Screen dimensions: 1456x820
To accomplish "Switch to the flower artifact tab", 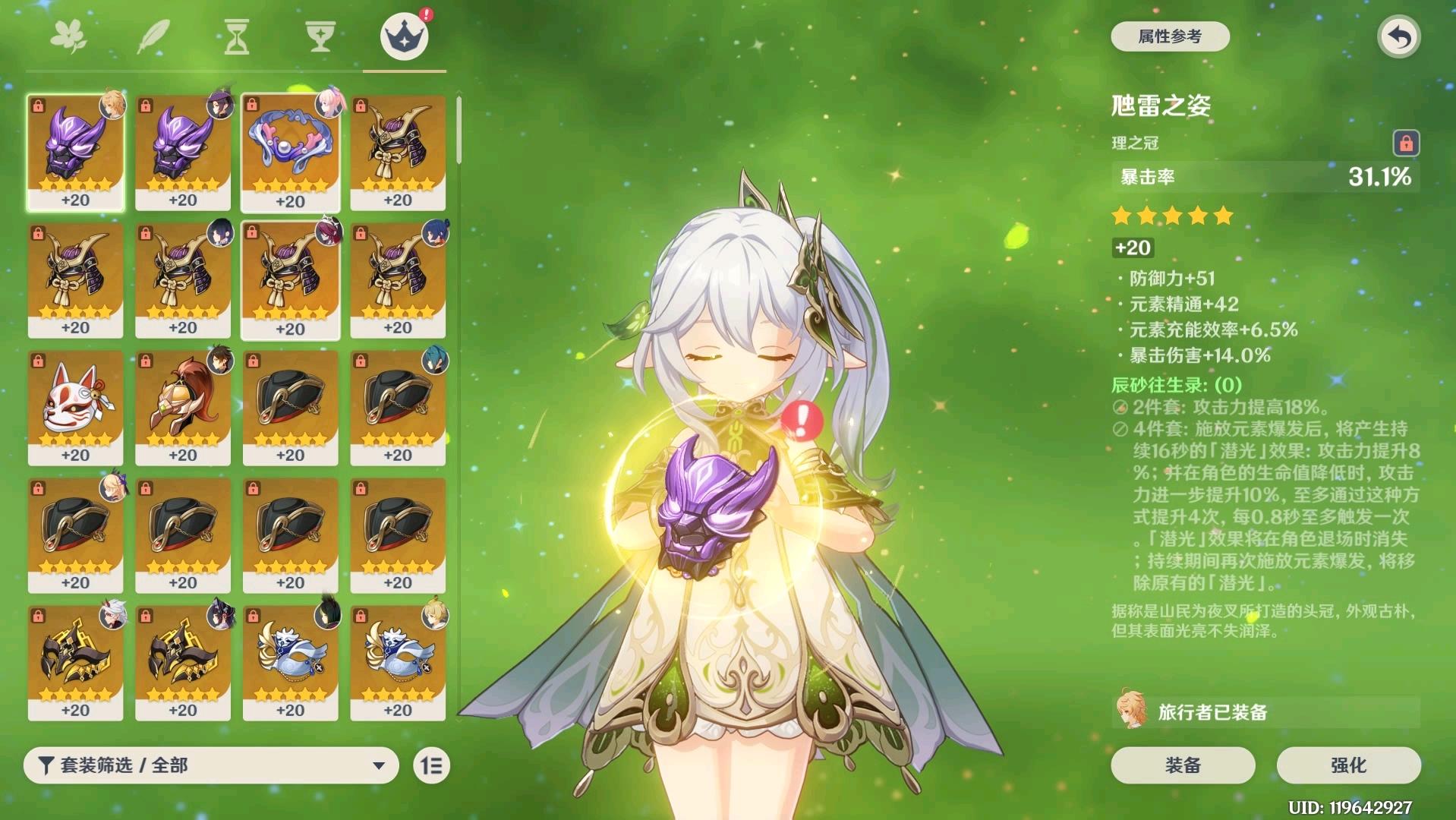I will [68, 36].
